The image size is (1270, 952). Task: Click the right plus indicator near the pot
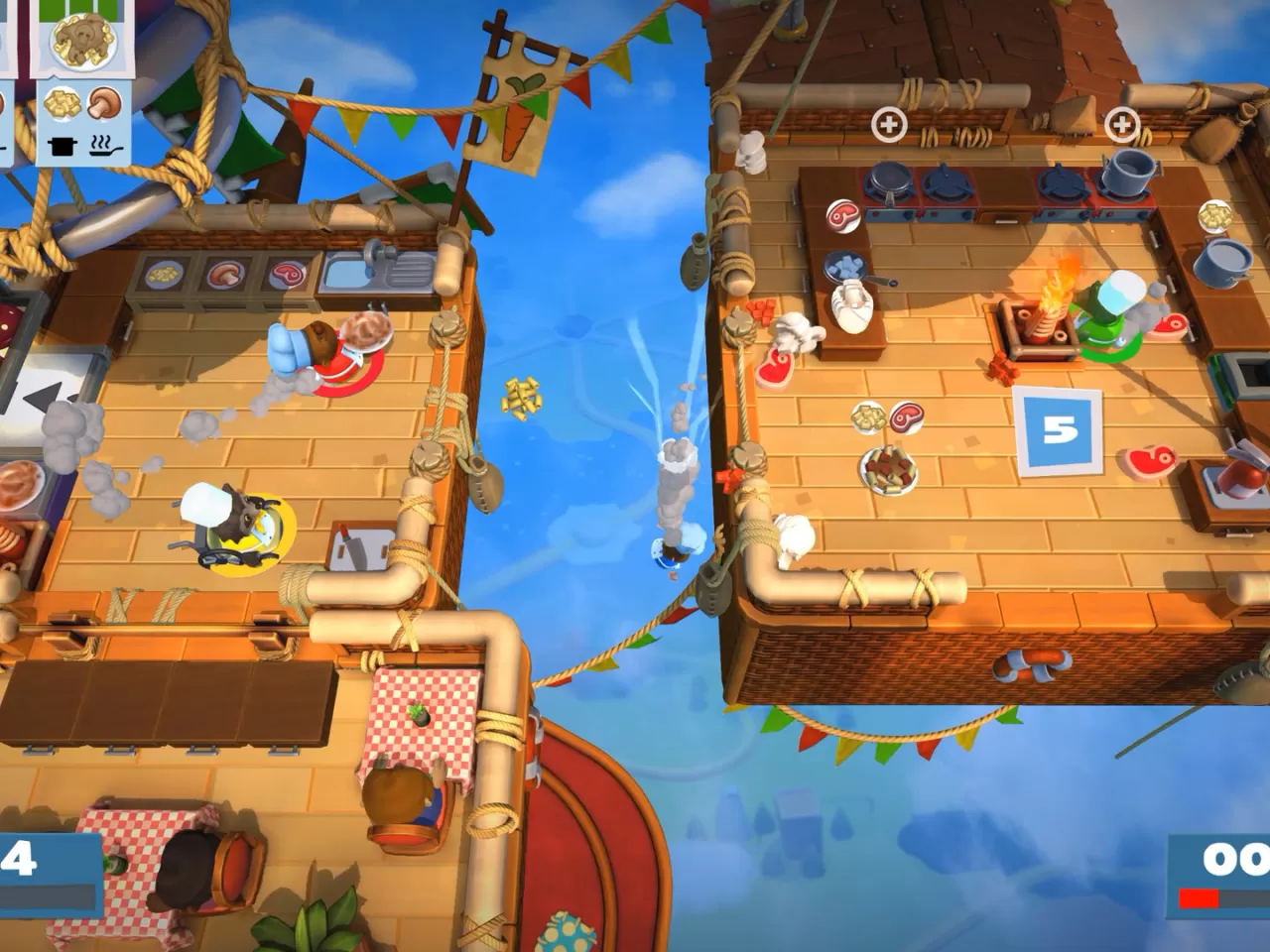1122,125
